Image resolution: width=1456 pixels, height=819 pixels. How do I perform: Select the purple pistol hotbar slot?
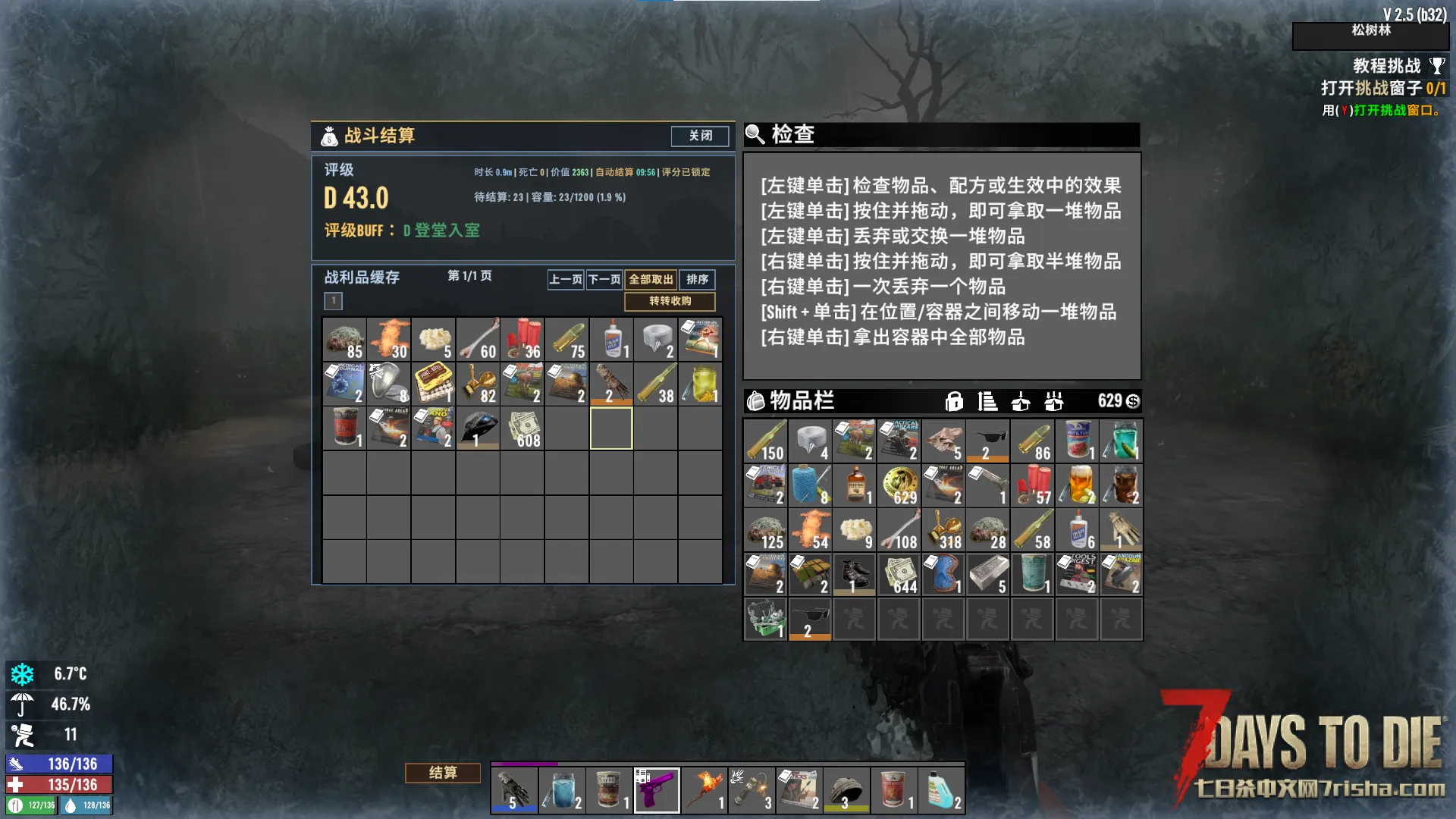[x=656, y=790]
